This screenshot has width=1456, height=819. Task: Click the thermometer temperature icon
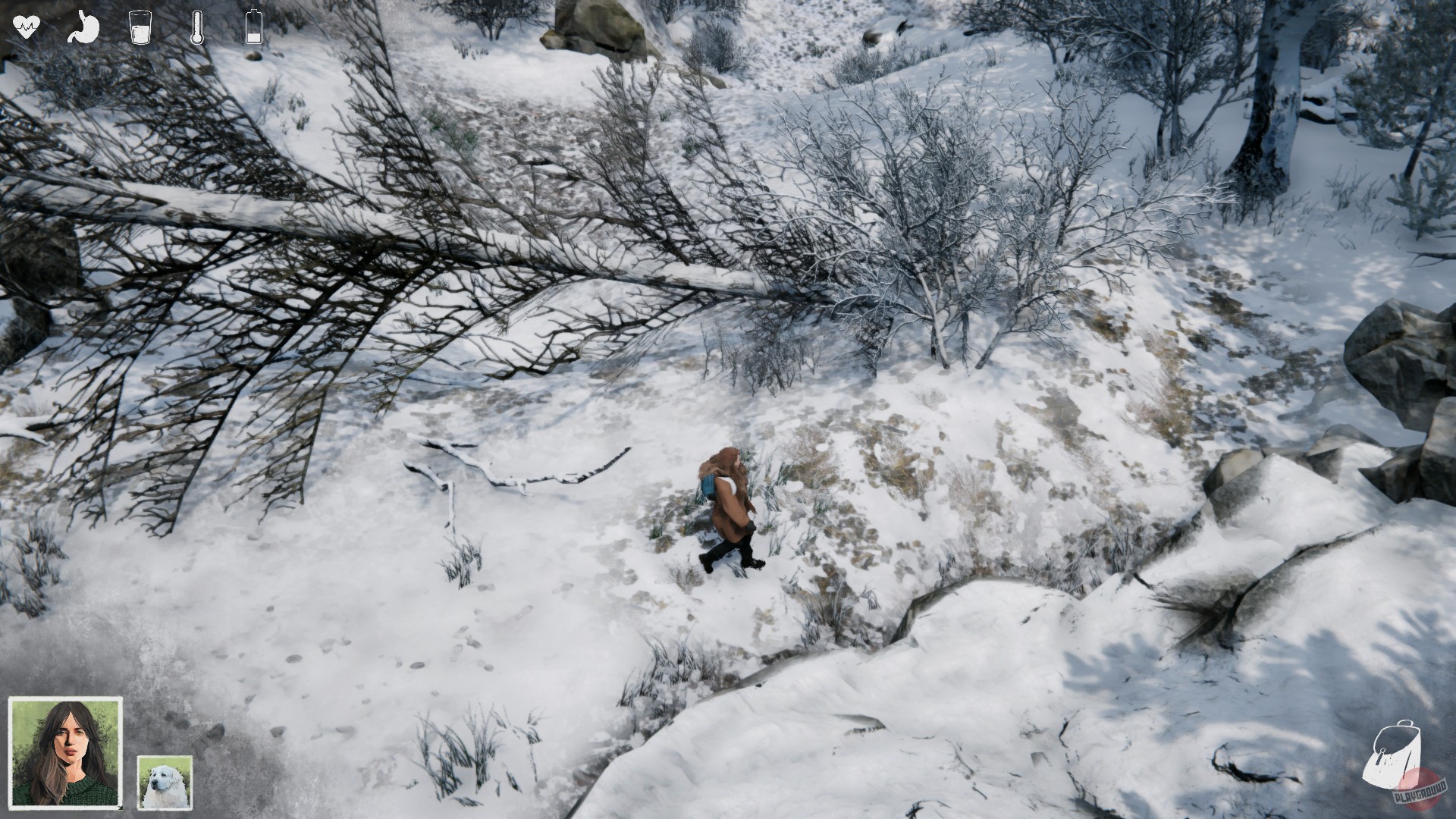pyautogui.click(x=197, y=28)
